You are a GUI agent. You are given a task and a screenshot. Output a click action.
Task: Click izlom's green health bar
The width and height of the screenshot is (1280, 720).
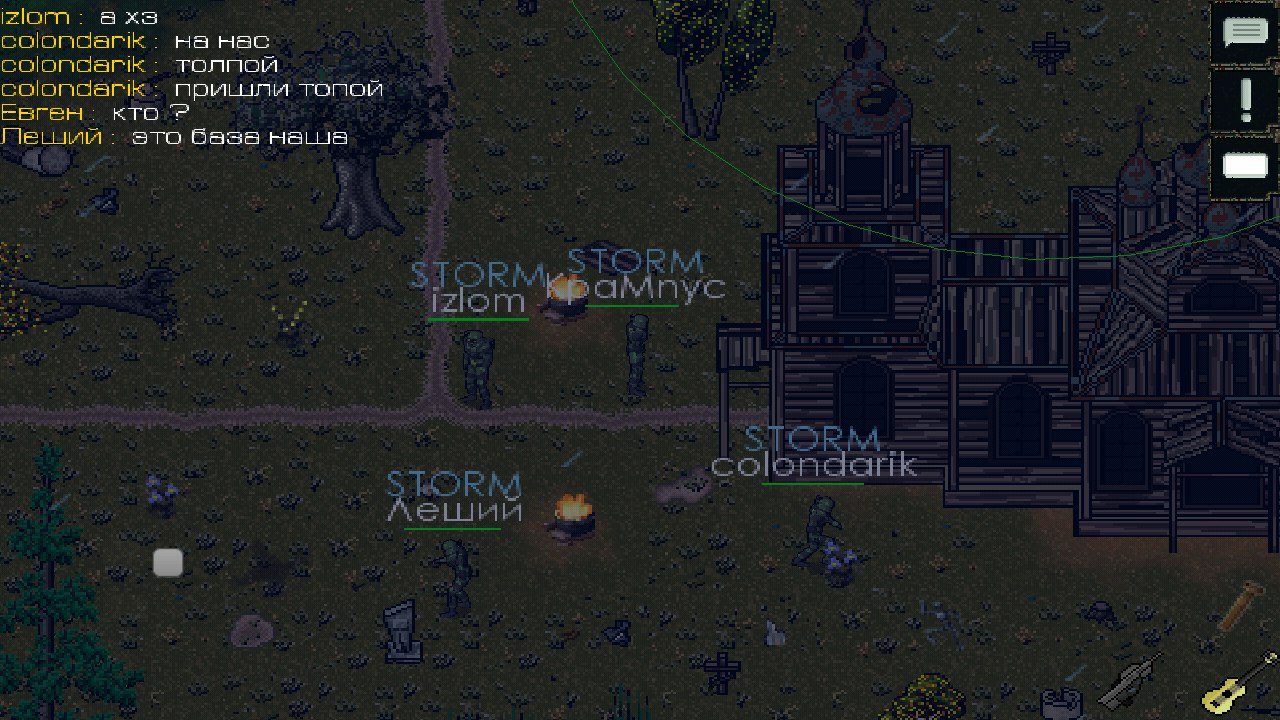(478, 320)
